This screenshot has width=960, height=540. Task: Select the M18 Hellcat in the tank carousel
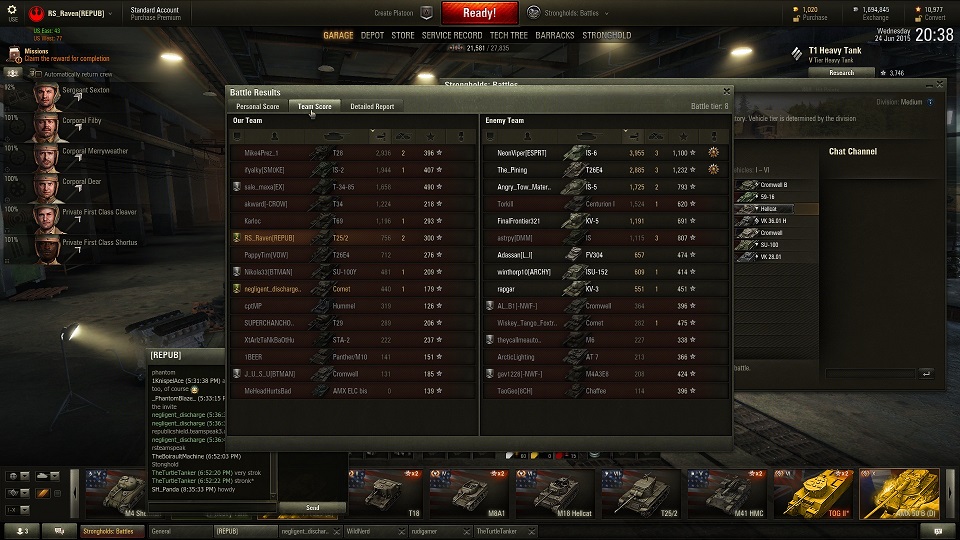(x=555, y=490)
